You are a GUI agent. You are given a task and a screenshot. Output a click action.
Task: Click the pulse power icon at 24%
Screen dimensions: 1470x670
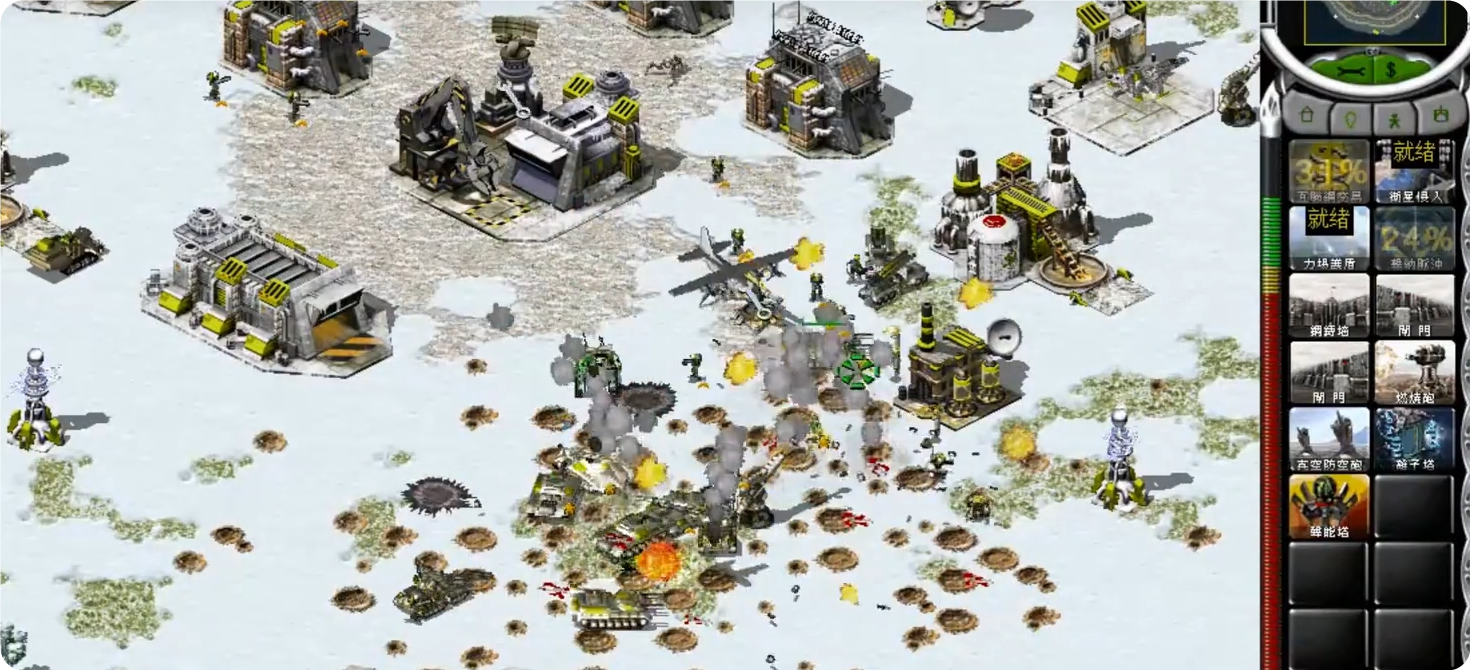[x=1414, y=238]
